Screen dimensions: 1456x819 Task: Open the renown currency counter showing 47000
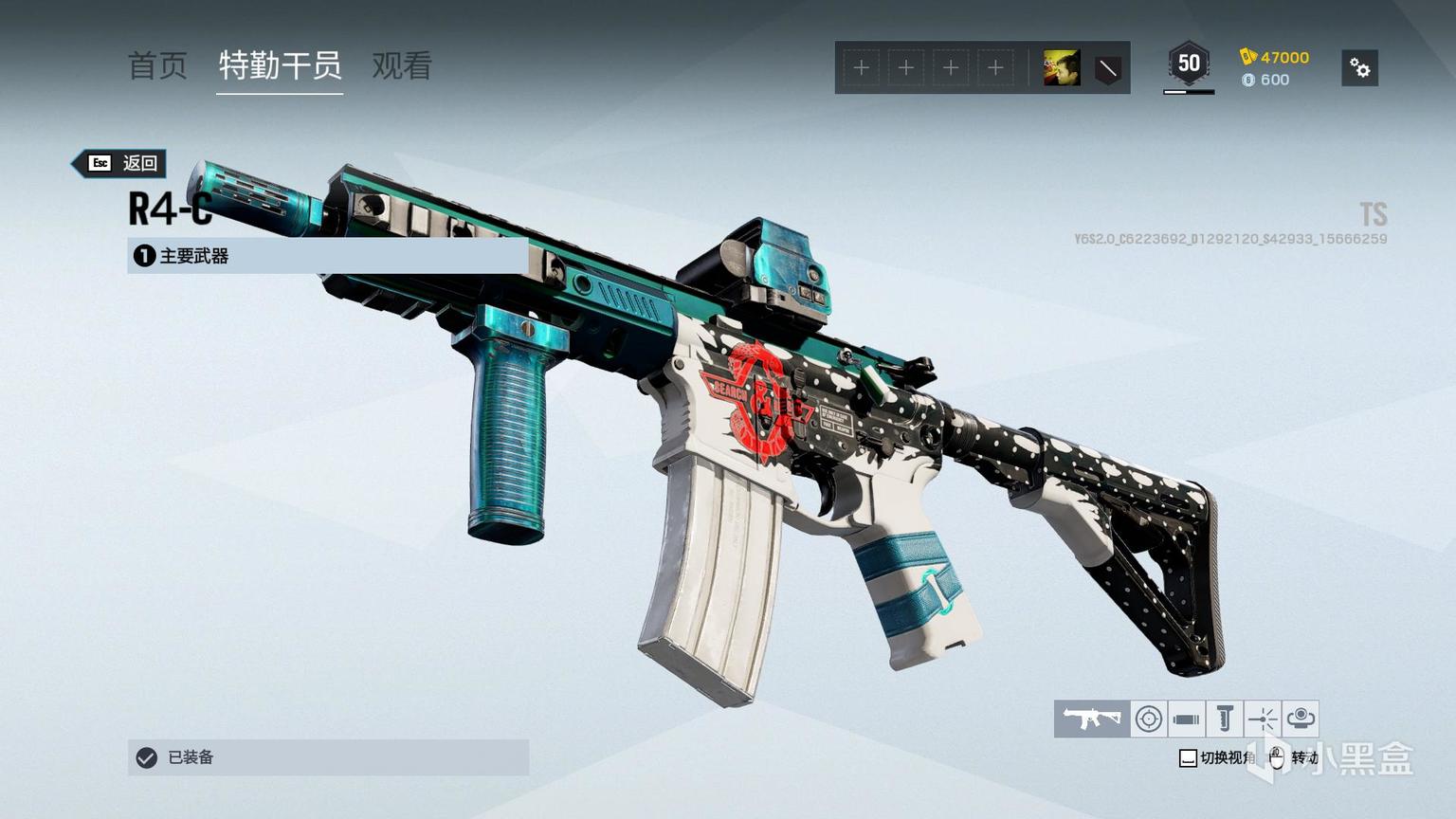click(1275, 57)
